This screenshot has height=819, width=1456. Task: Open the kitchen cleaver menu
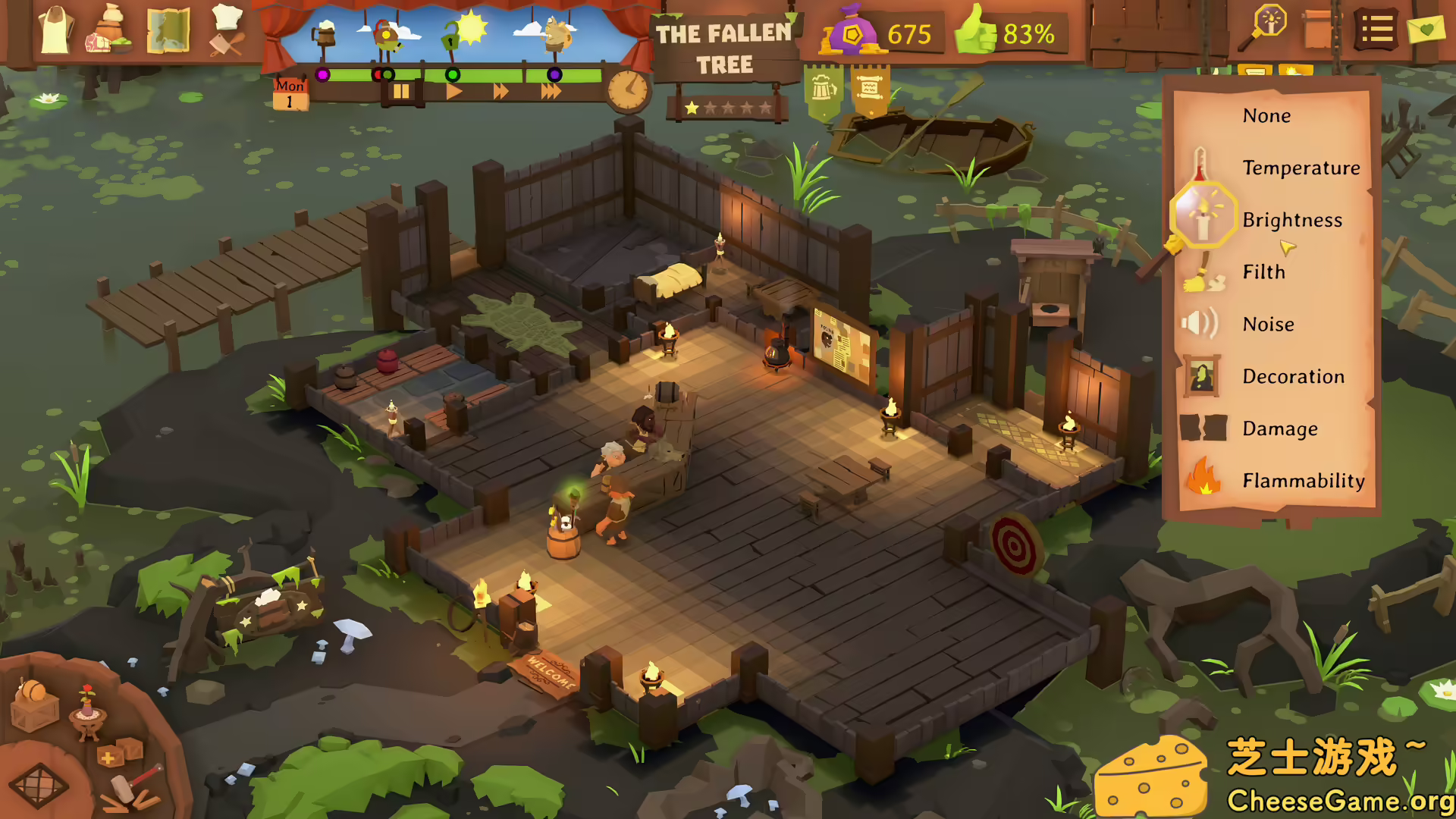click(224, 34)
